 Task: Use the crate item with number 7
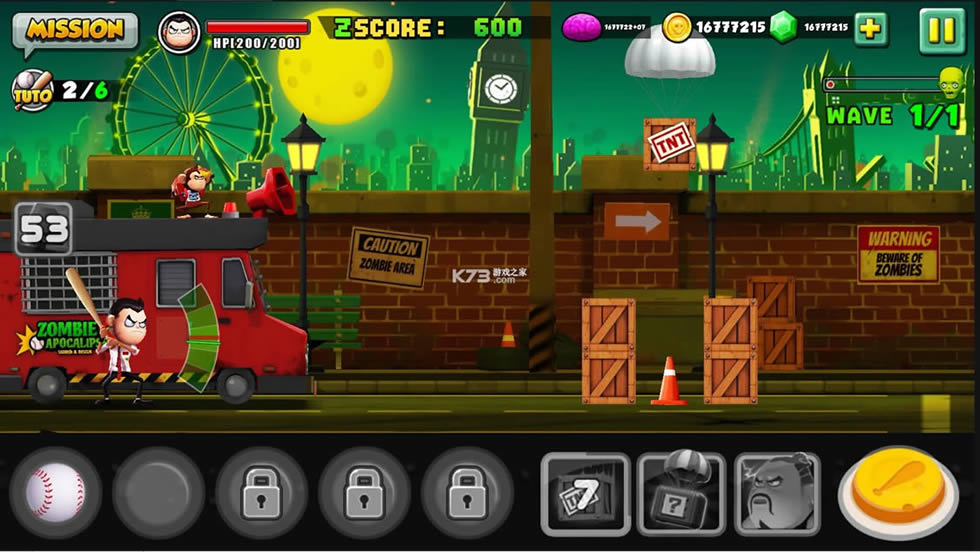[585, 493]
